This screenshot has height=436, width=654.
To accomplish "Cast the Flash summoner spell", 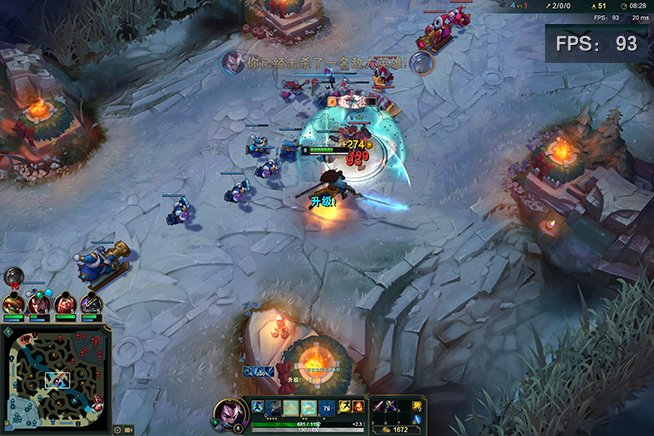I will point(346,406).
